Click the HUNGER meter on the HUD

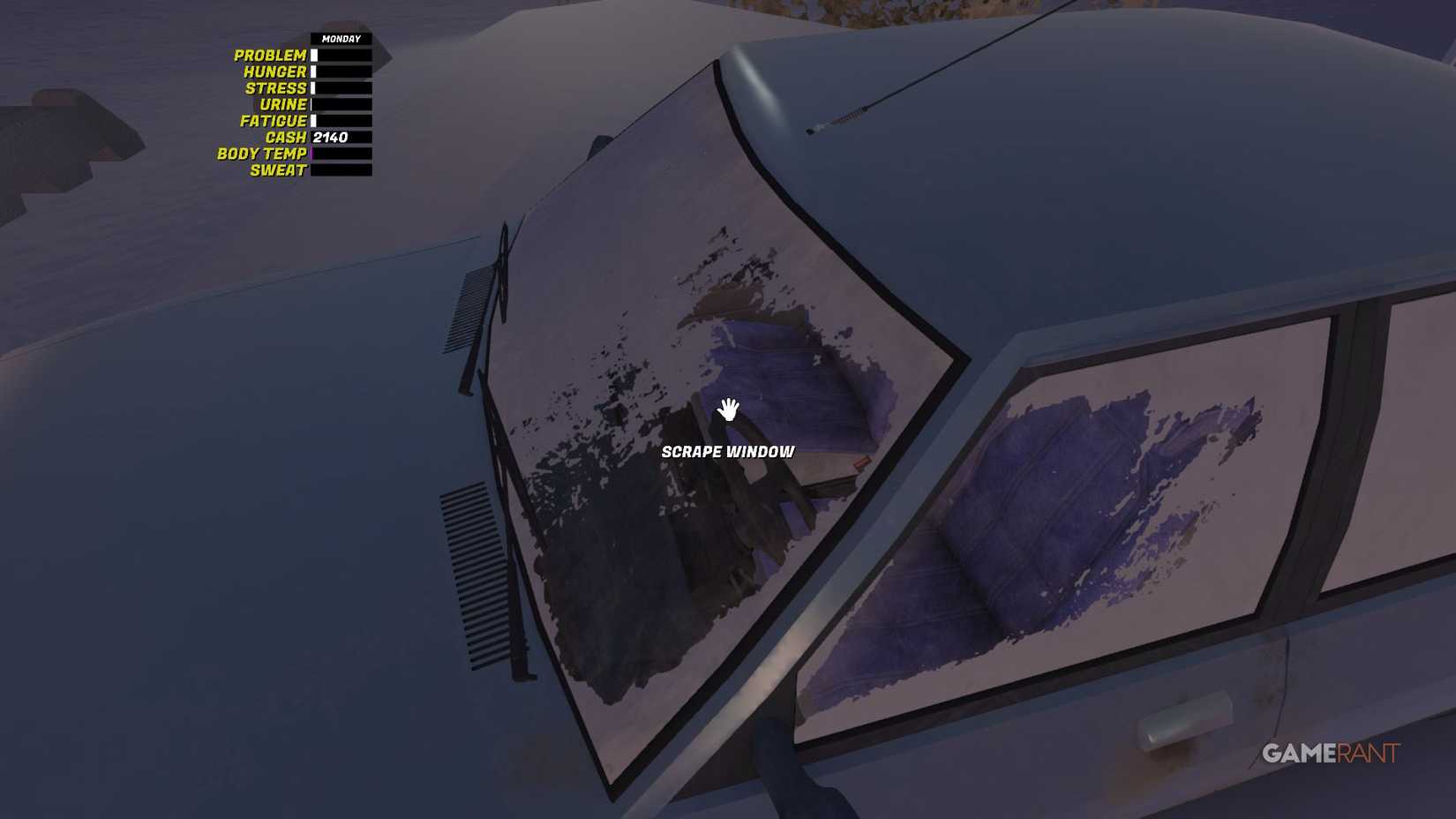(x=340, y=71)
